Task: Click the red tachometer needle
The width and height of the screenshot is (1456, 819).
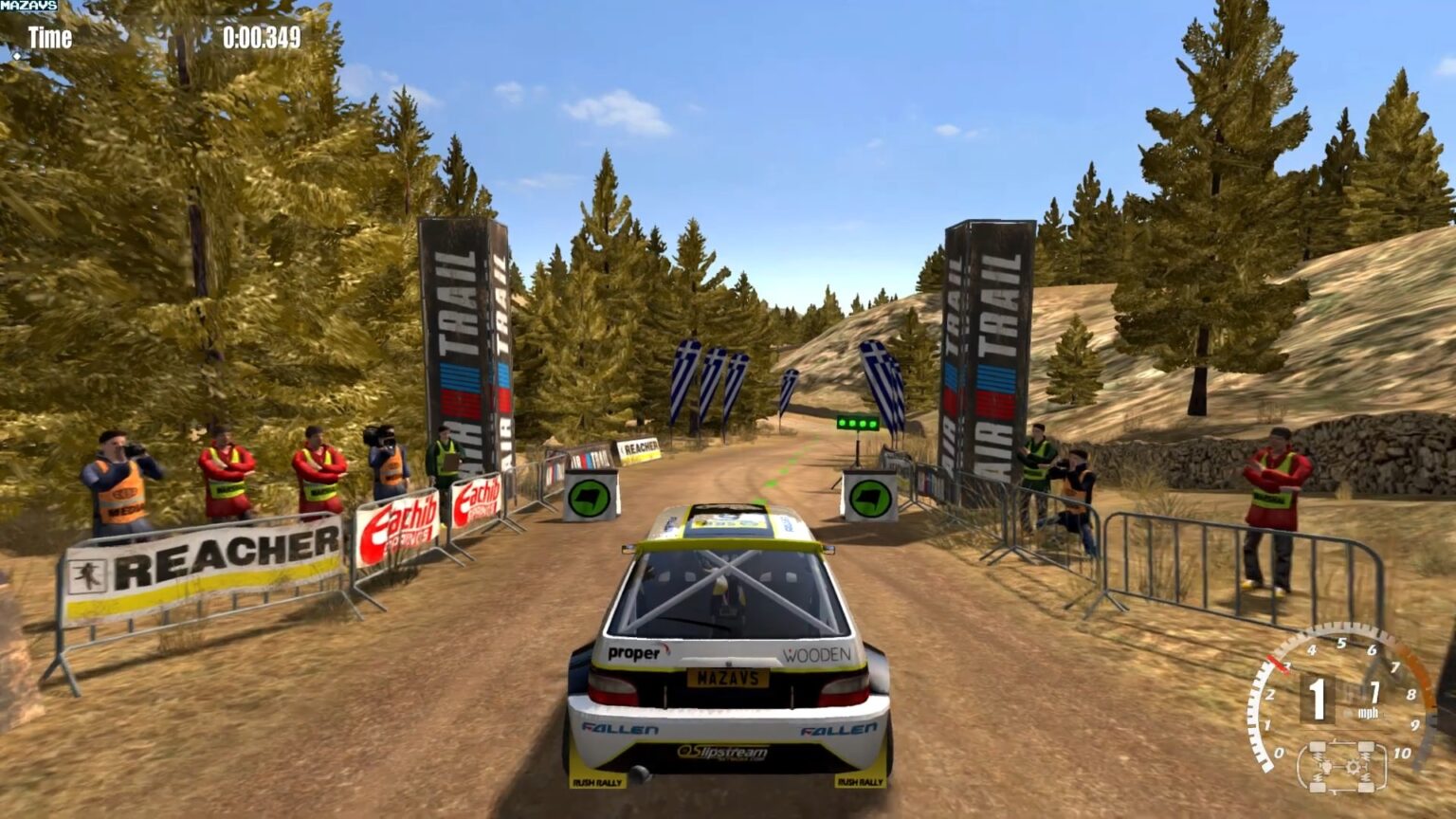Action: [1279, 664]
